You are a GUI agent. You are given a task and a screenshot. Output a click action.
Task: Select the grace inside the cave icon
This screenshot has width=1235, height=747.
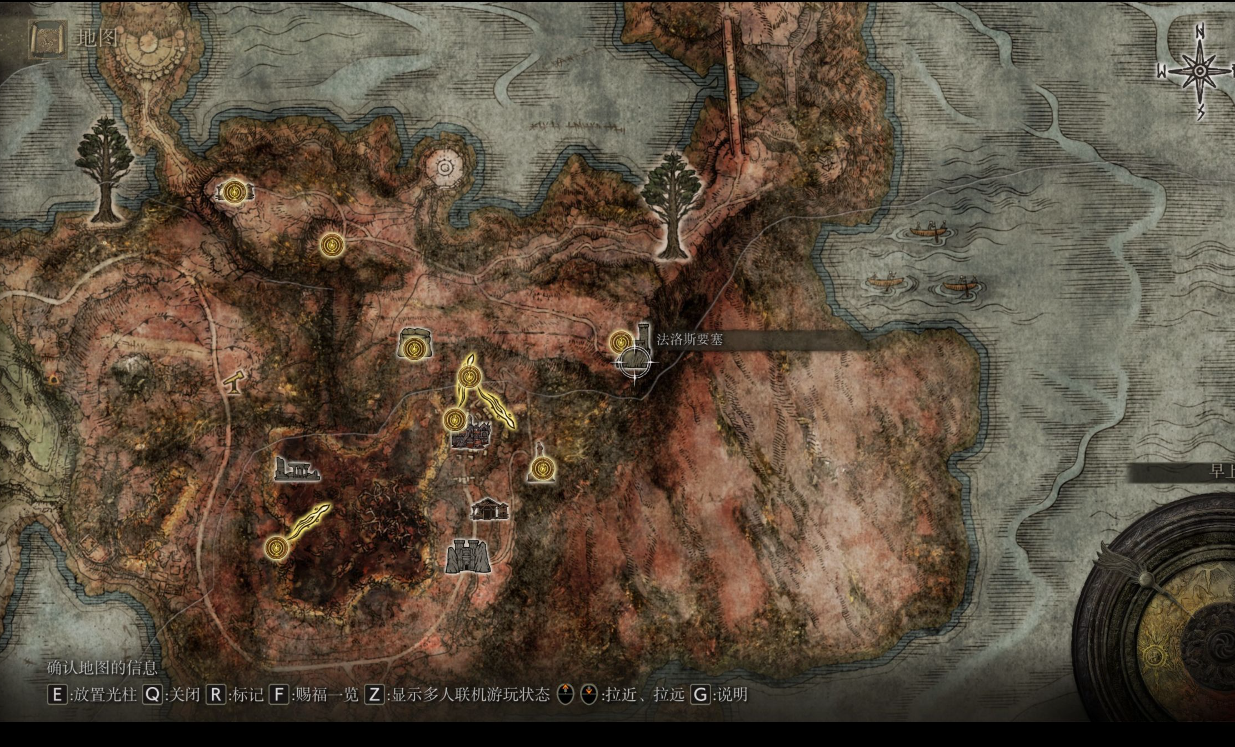413,348
